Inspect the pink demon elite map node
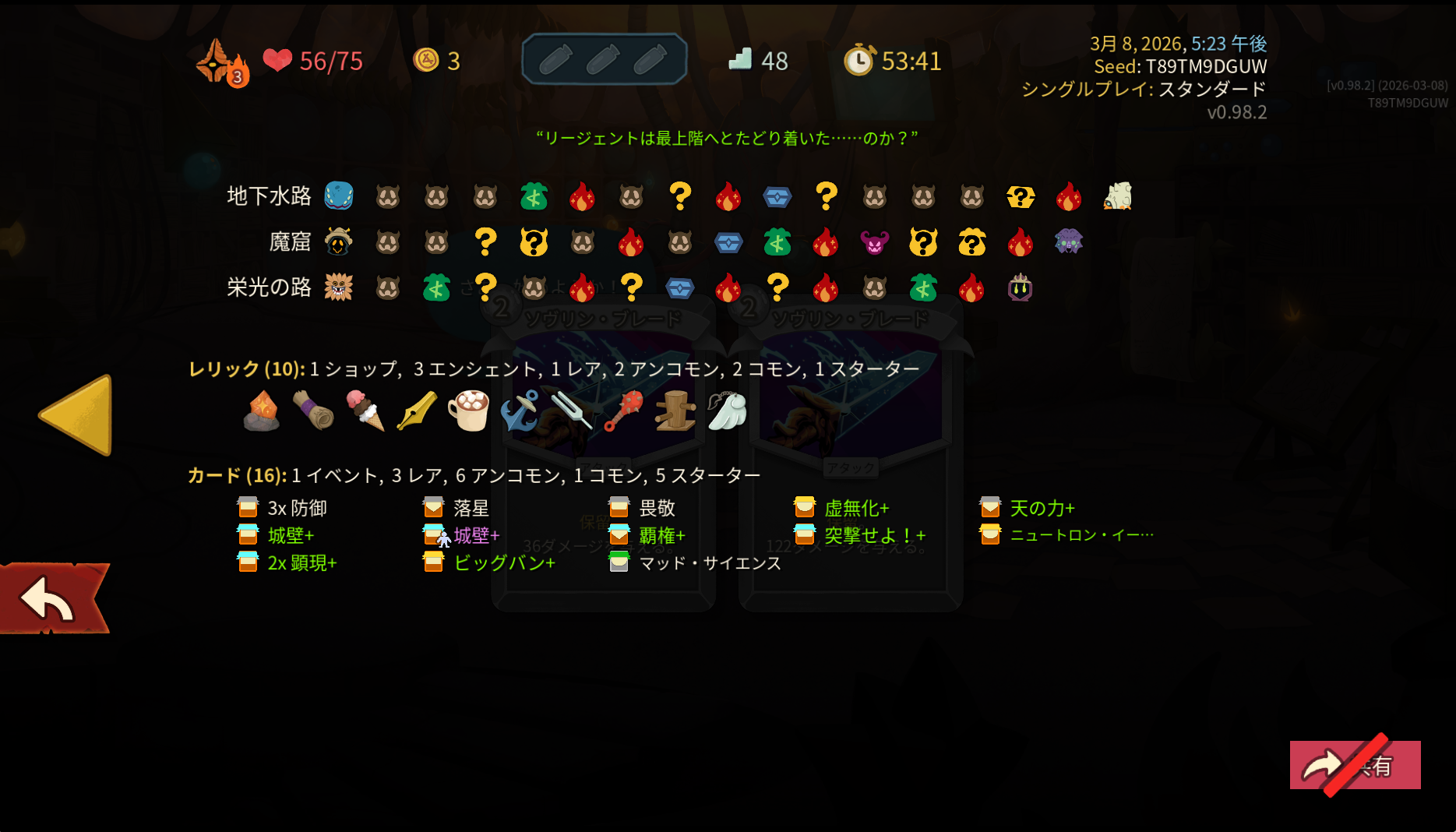Screen dimensions: 1456x832 [874, 243]
